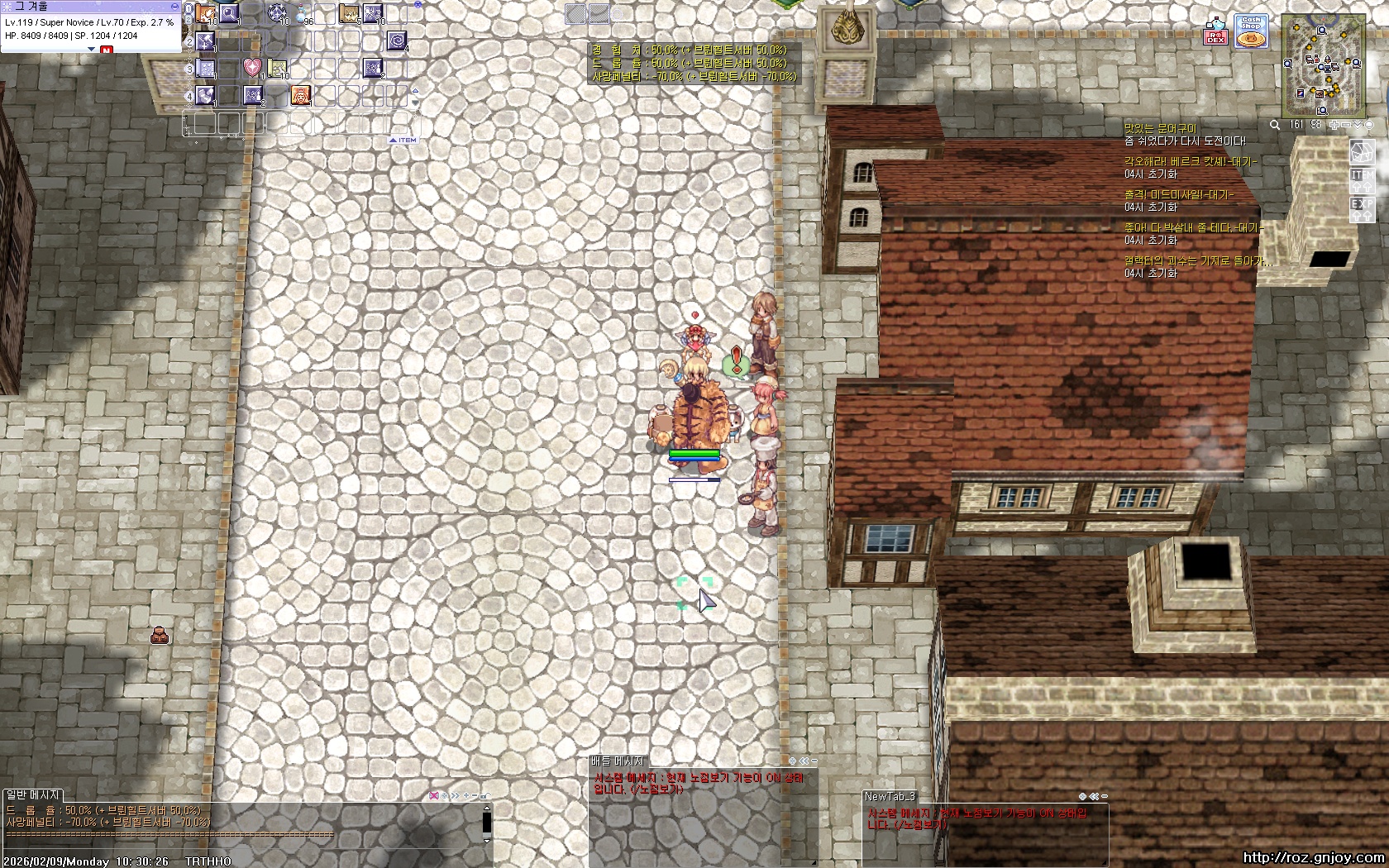Activate the pink heart hotbar skill
1389x868 pixels.
click(x=253, y=68)
